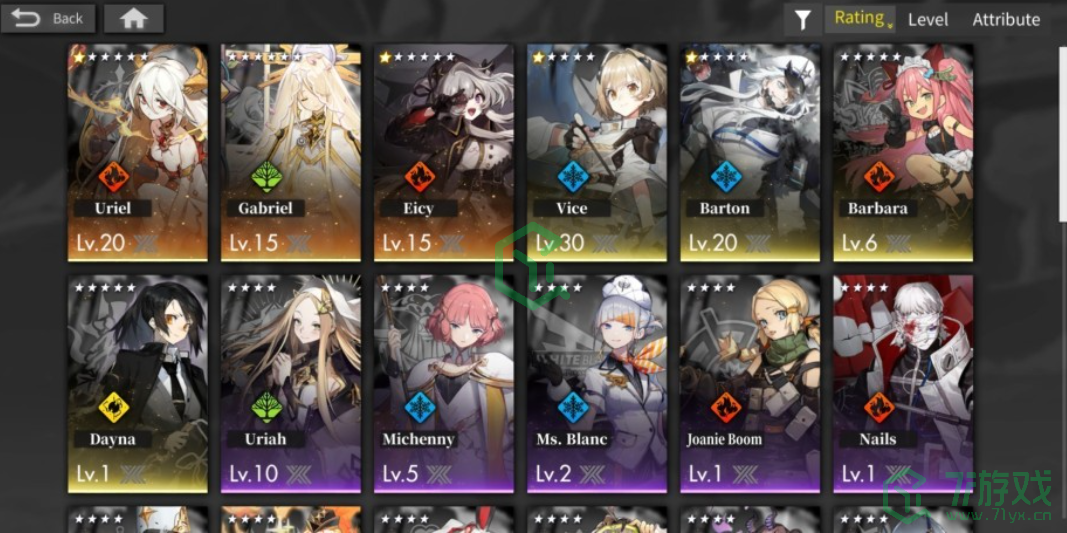Sort characters by Rating
Screen dimensions: 1067x533
point(860,18)
